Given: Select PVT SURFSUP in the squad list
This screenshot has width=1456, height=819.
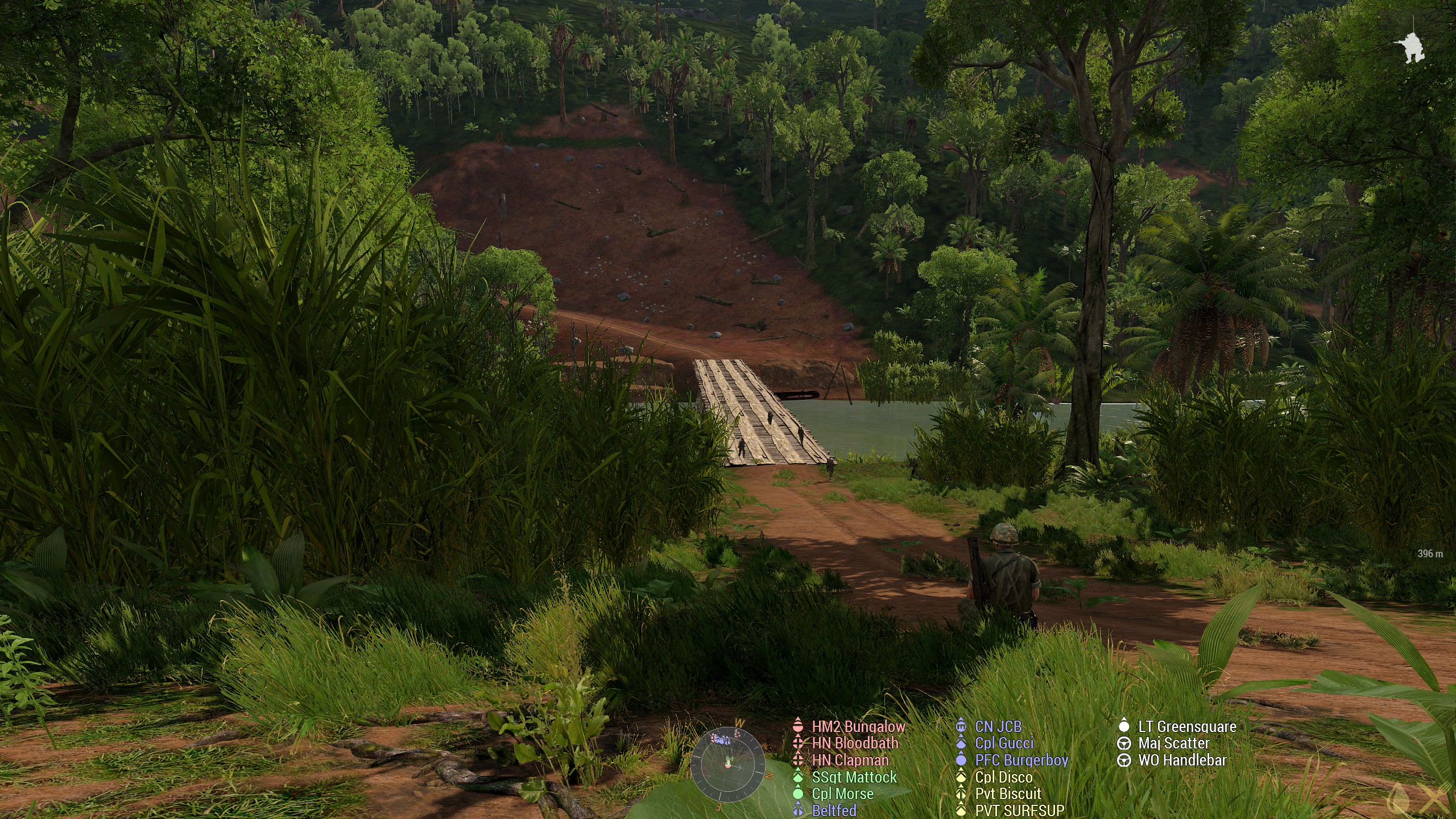Looking at the screenshot, I should pyautogui.click(x=1019, y=810).
